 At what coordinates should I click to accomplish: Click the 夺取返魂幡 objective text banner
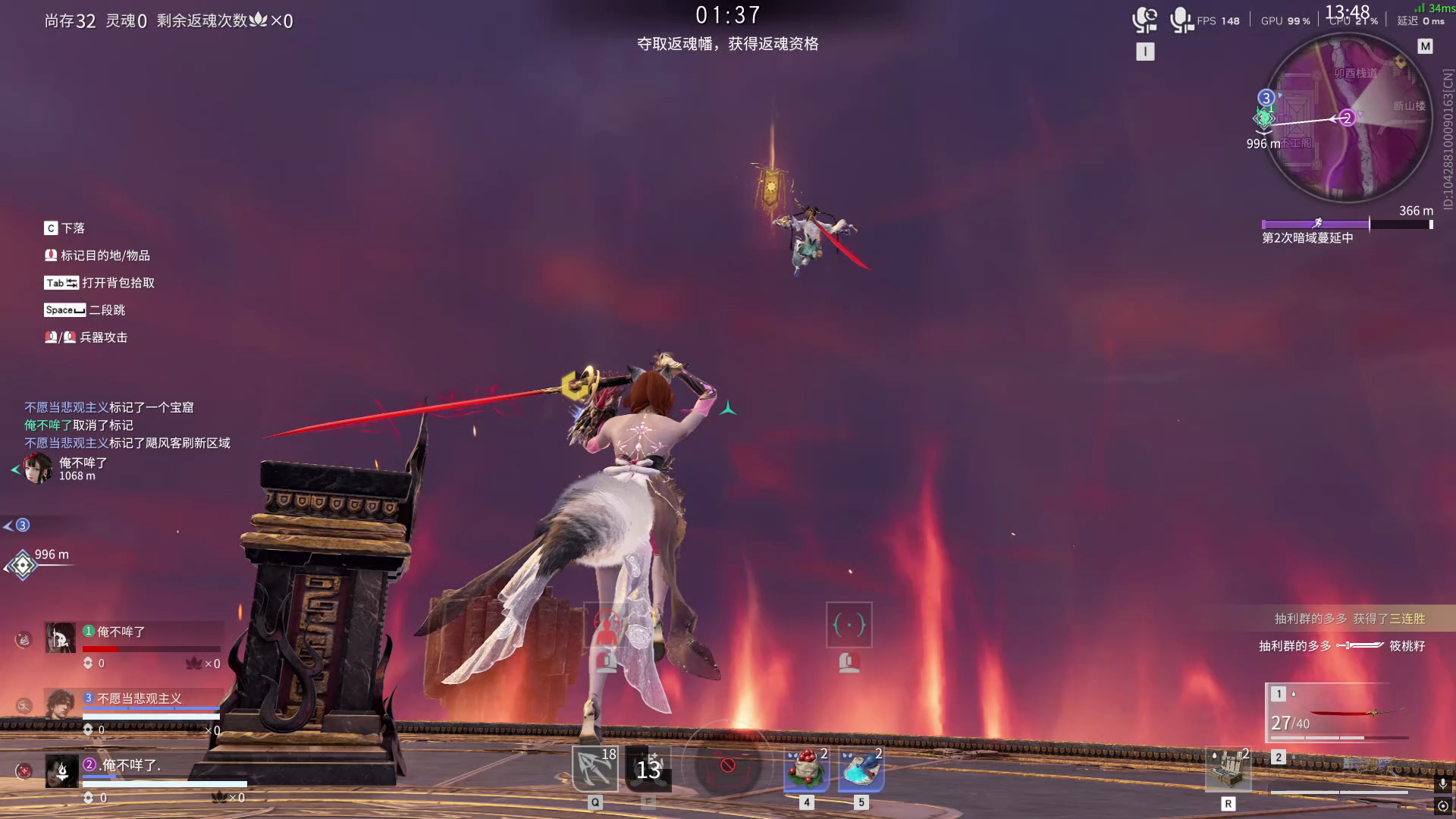click(728, 45)
